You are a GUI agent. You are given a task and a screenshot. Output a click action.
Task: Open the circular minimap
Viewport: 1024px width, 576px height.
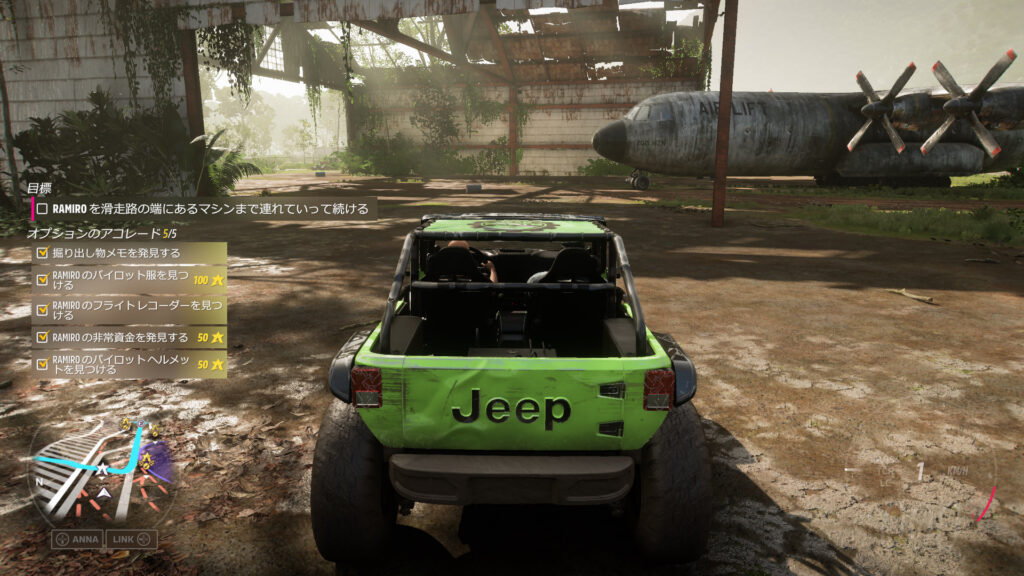pyautogui.click(x=102, y=470)
